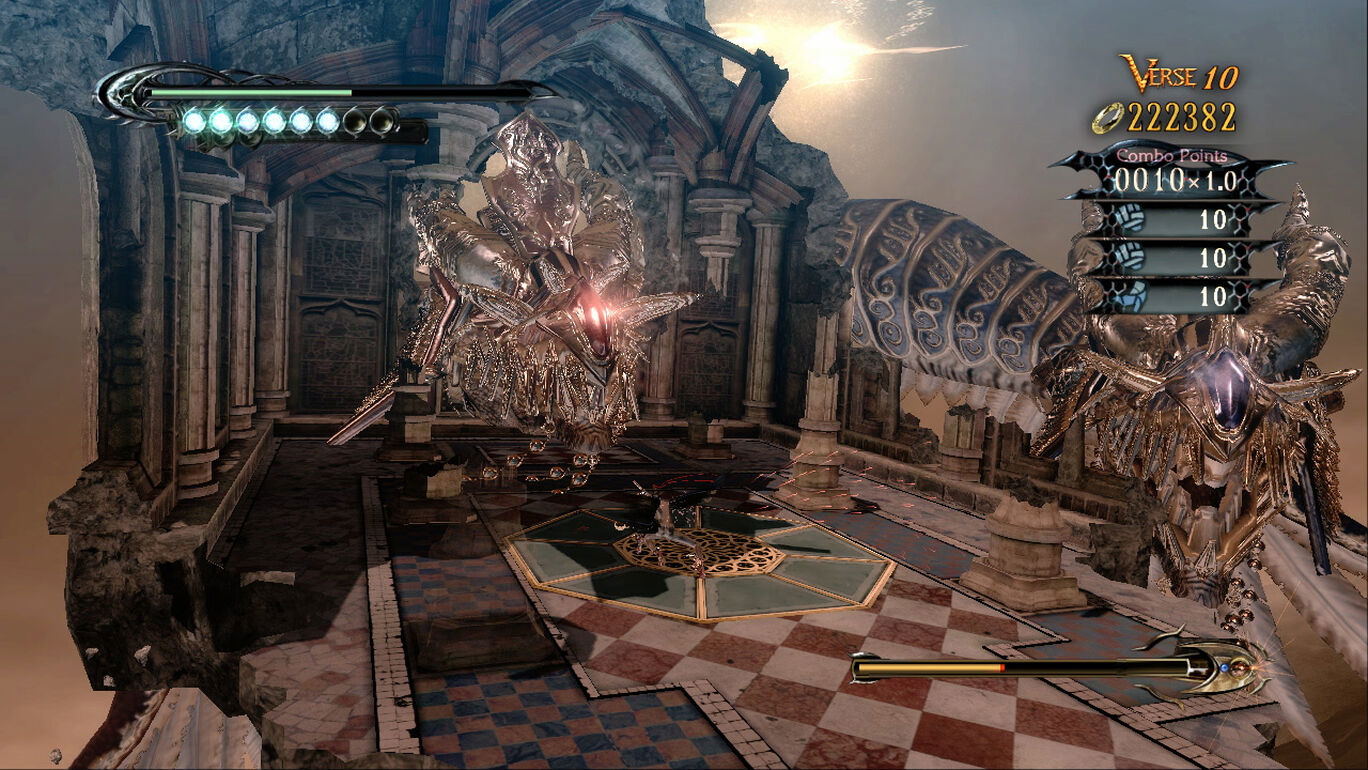
Task: Click the last lit magic orb
Action: 328,120
